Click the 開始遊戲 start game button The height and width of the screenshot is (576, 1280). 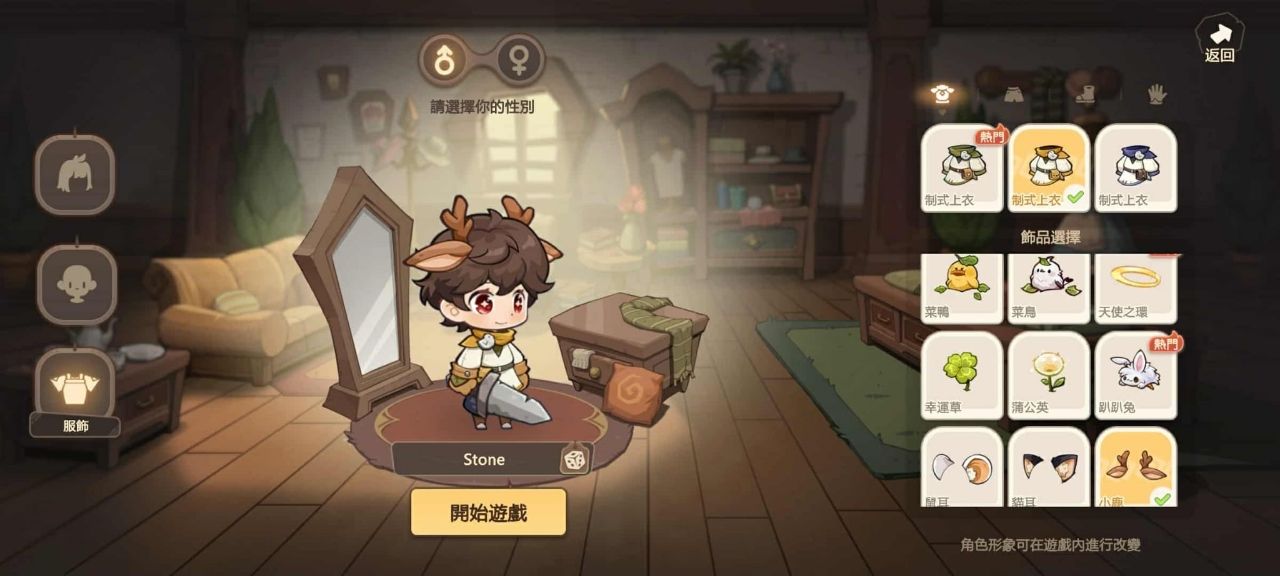tap(488, 513)
